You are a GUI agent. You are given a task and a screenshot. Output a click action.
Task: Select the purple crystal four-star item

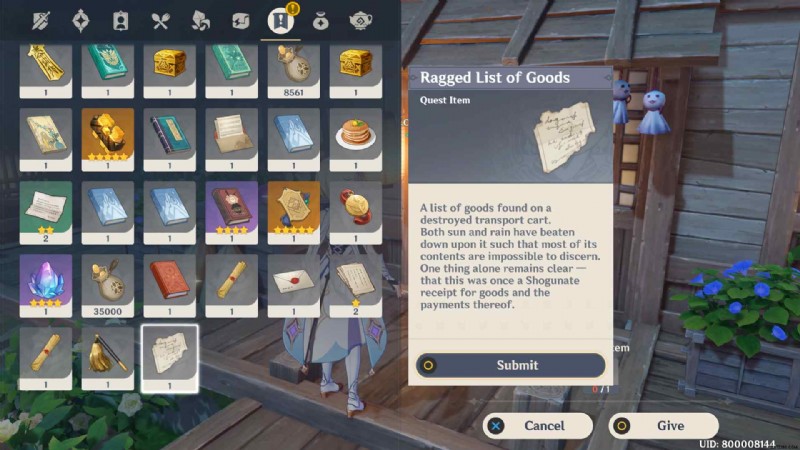point(46,281)
